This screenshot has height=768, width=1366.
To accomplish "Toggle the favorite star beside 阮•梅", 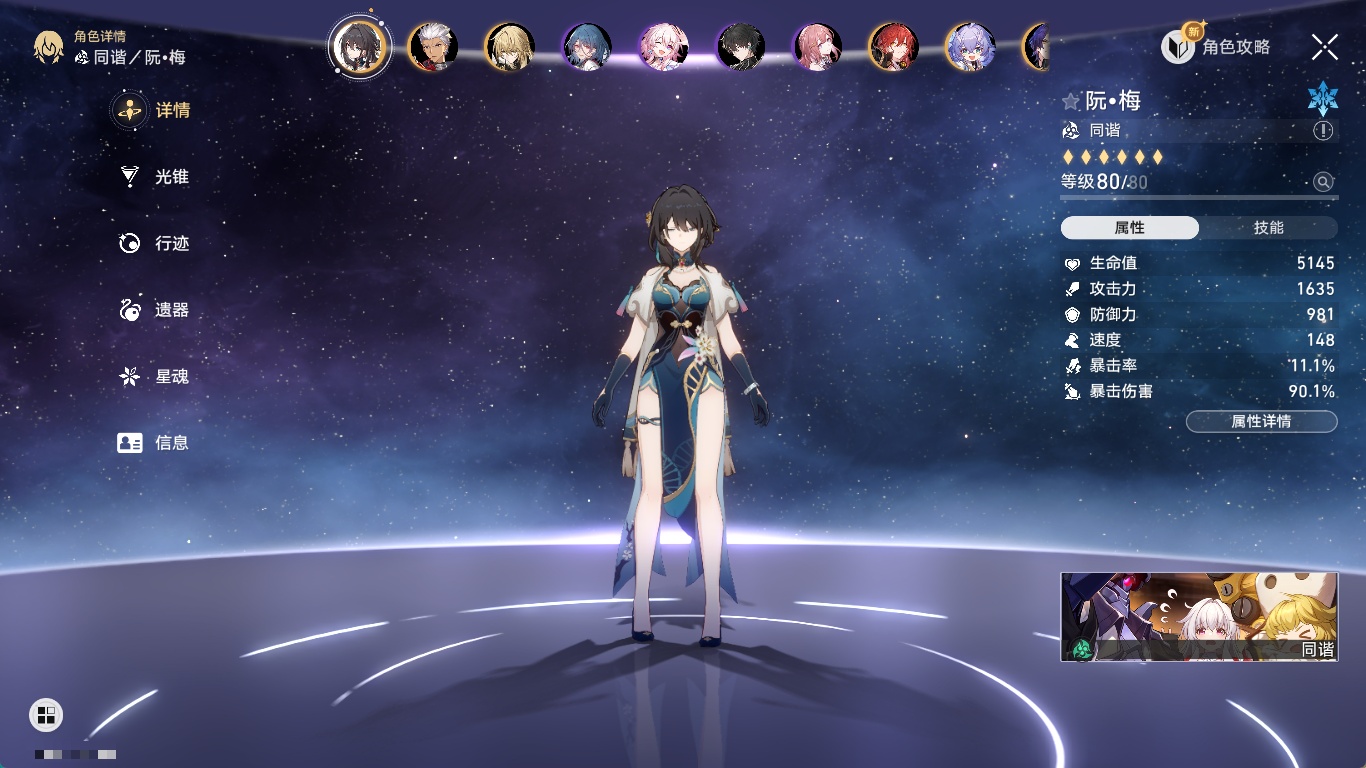I will coord(1071,101).
